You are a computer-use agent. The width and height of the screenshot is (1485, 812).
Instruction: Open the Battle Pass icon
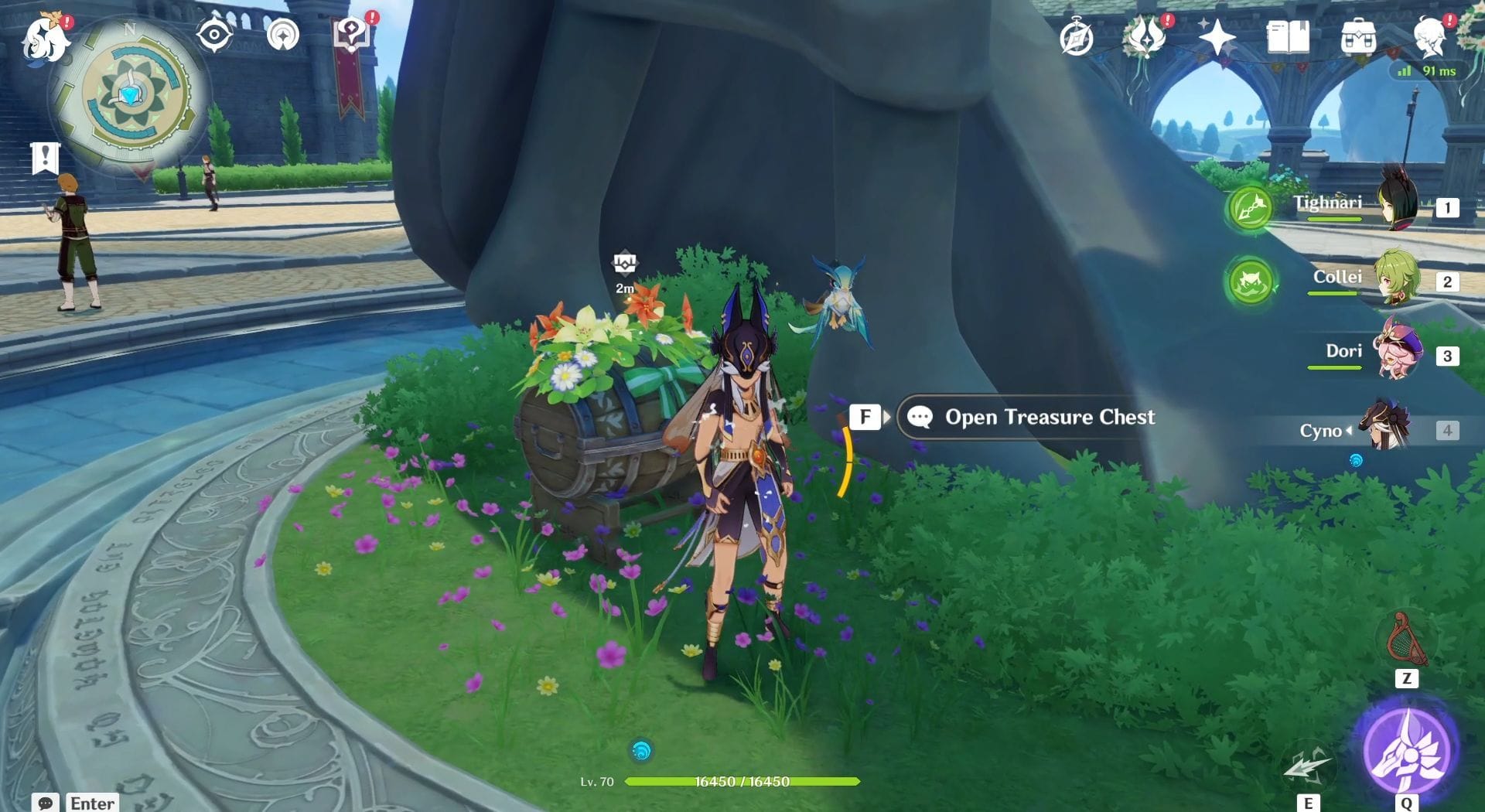pyautogui.click(x=1145, y=36)
